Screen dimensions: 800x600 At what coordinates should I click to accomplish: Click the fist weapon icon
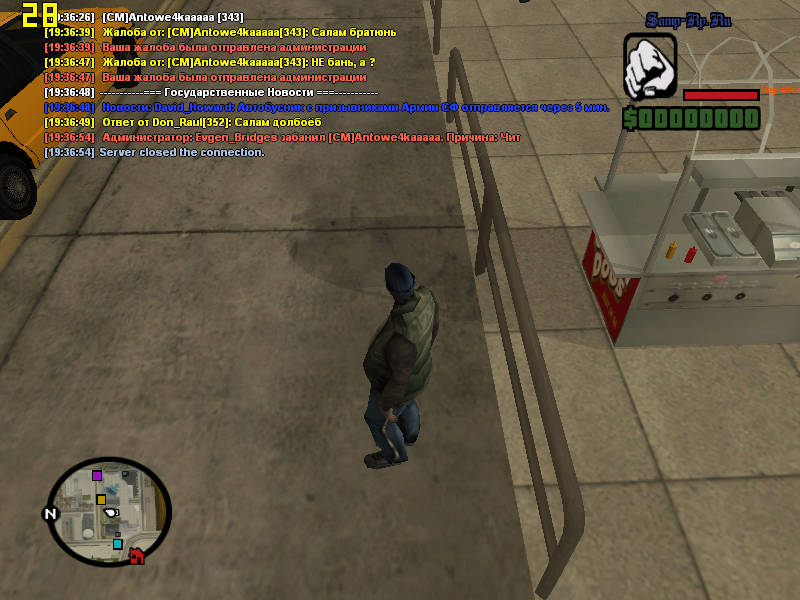[x=650, y=66]
